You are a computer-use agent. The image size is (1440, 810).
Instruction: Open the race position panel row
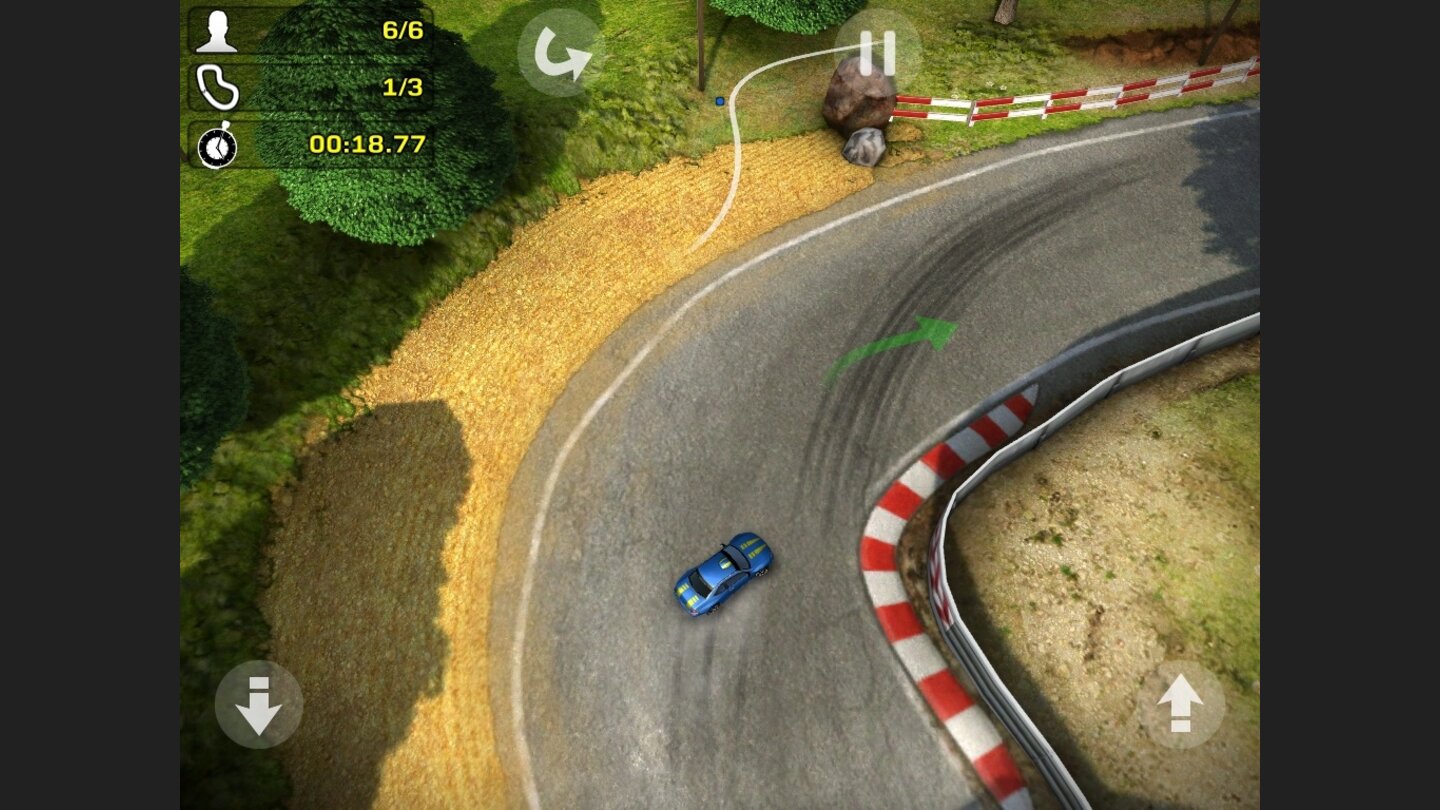310,28
